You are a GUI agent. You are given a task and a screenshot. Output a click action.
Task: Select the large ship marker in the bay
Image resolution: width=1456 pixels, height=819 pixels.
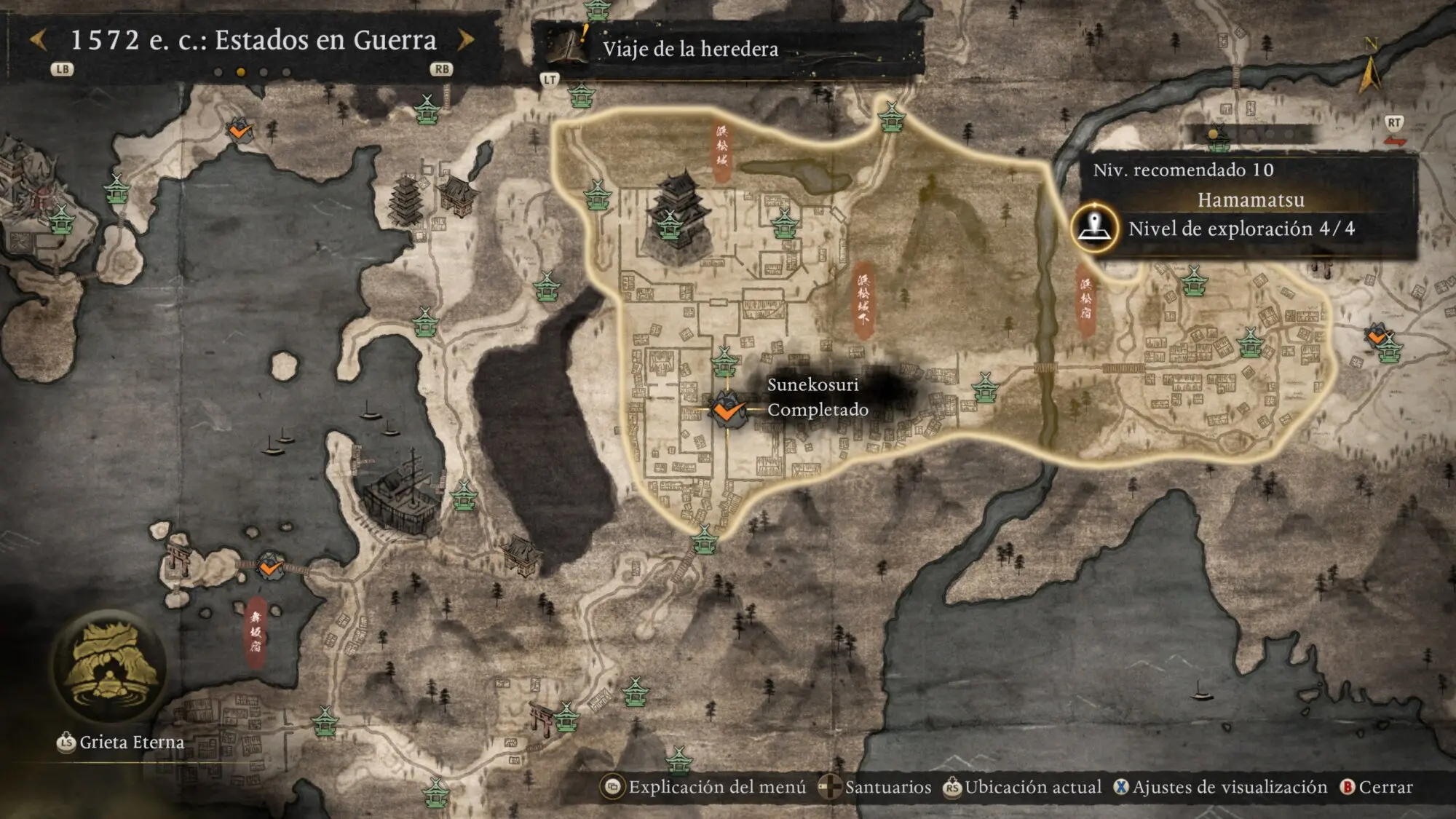pyautogui.click(x=400, y=486)
